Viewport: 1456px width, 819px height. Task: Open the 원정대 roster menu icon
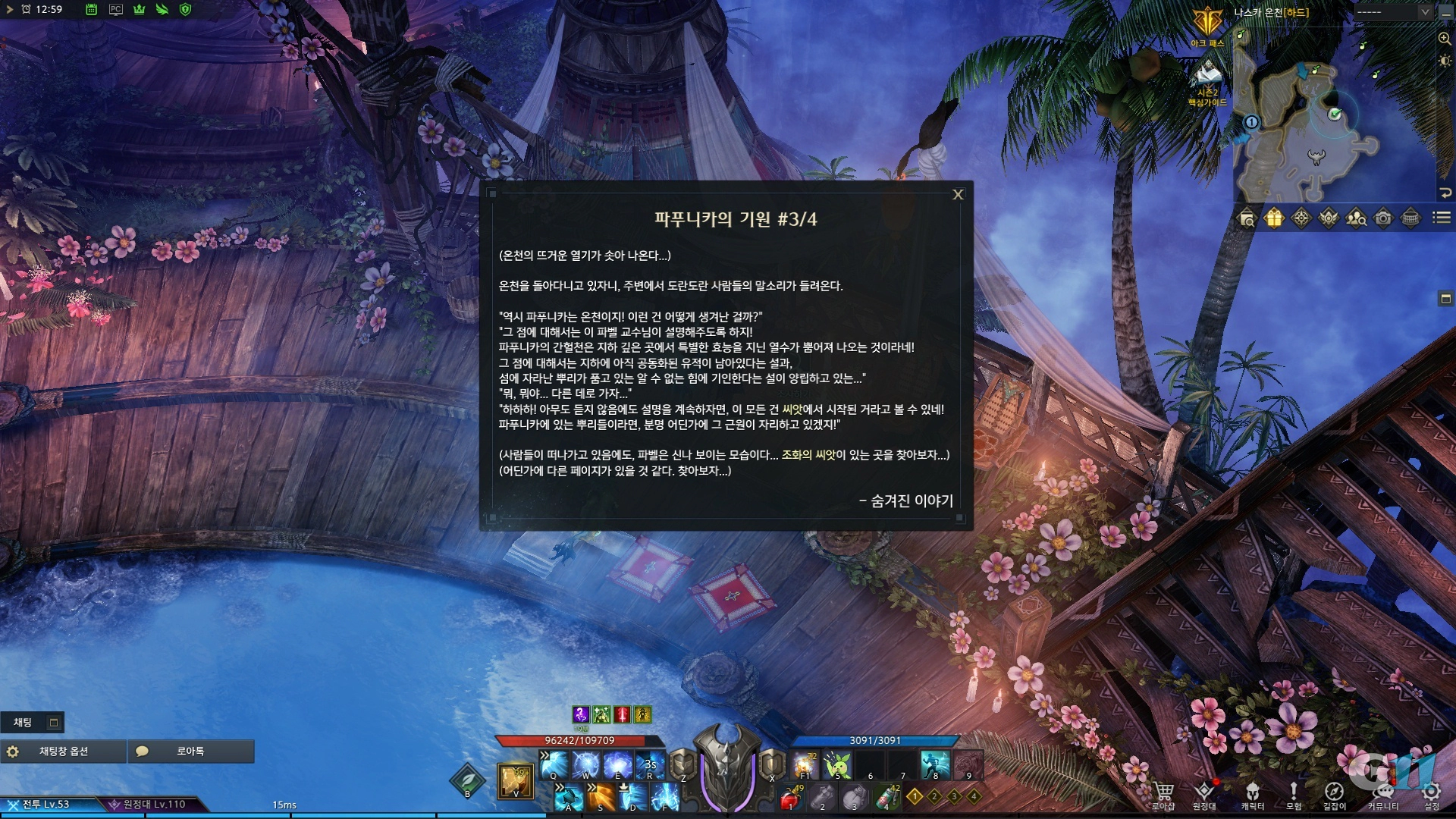coord(1206,790)
